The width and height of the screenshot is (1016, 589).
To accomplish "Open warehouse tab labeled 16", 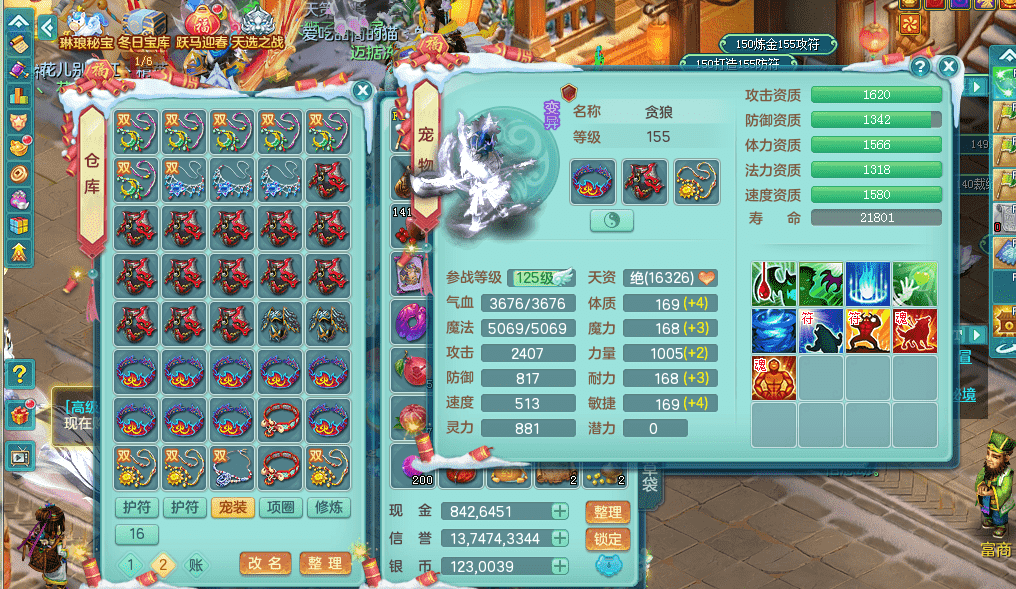I will [137, 534].
